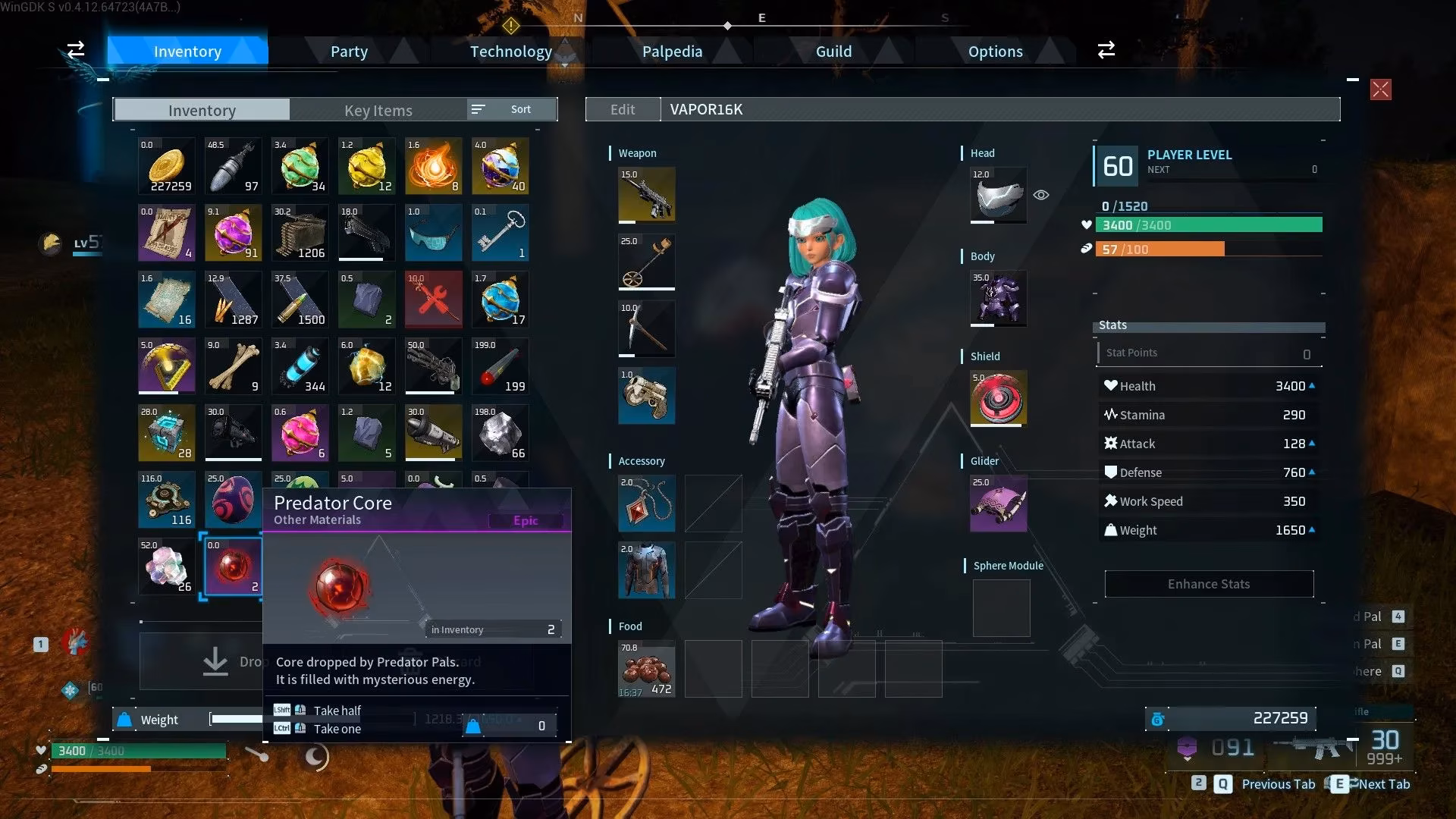Toggle helmet visibility with the eye icon
The height and width of the screenshot is (819, 1456).
pyautogui.click(x=1040, y=195)
